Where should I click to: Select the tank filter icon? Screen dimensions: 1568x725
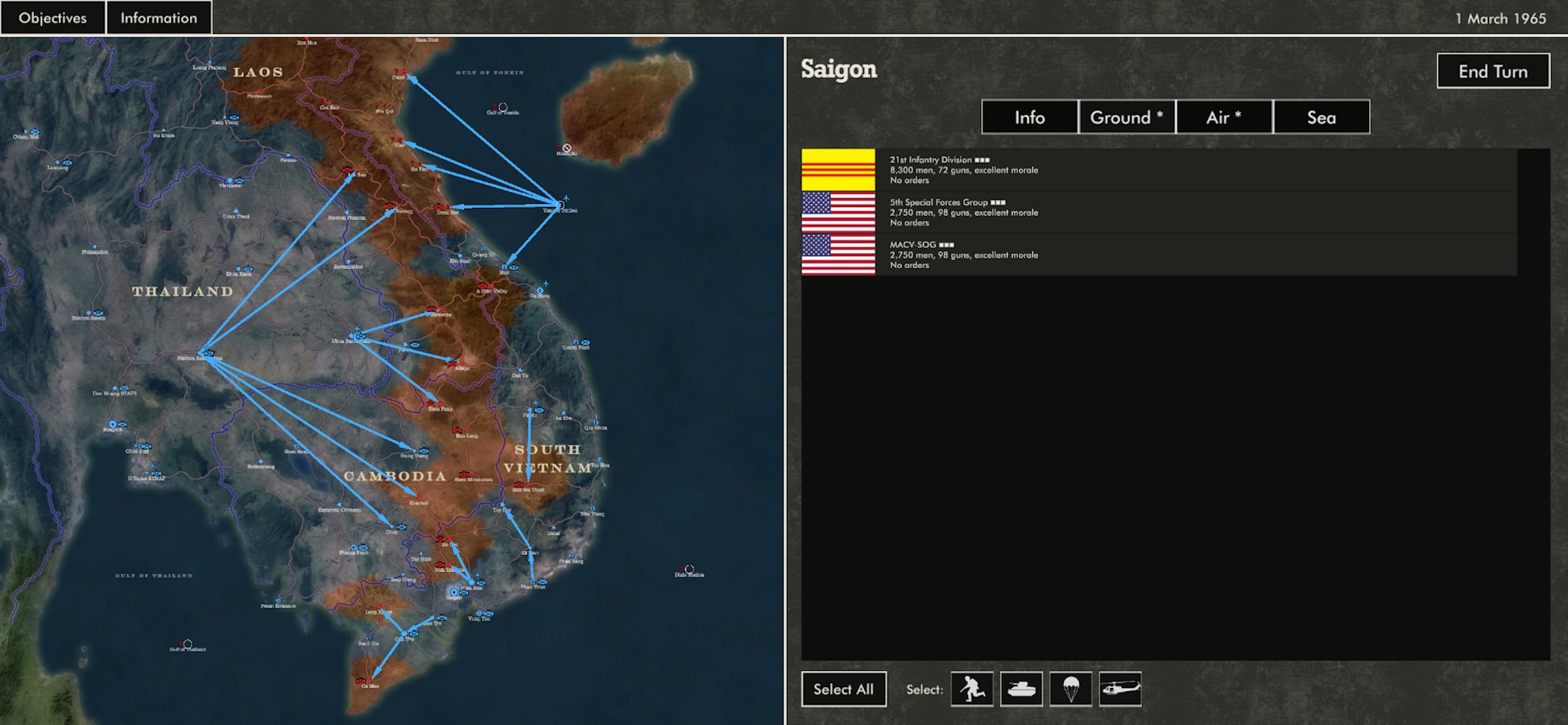point(1021,690)
